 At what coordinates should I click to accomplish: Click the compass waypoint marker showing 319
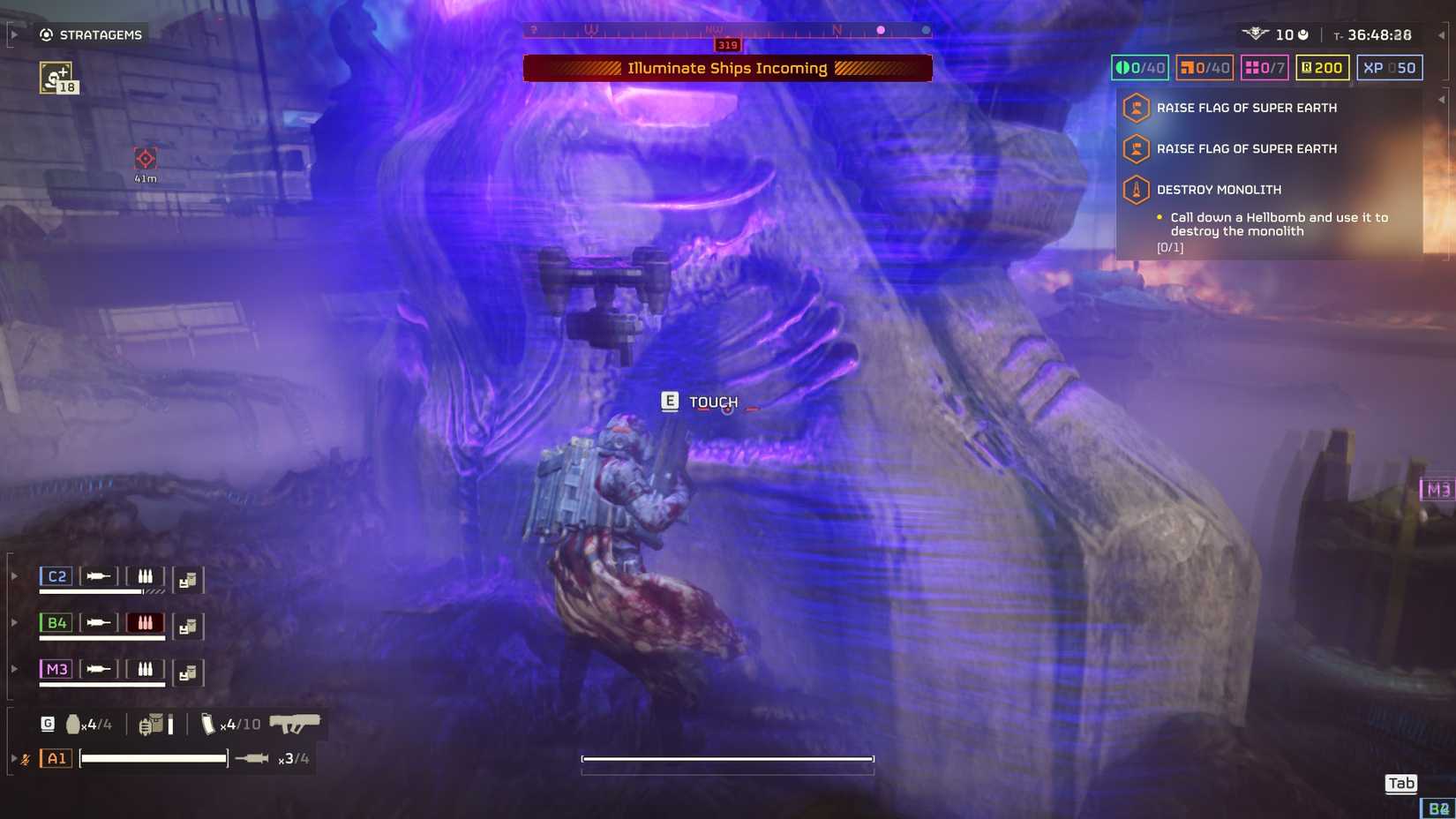[x=726, y=44]
